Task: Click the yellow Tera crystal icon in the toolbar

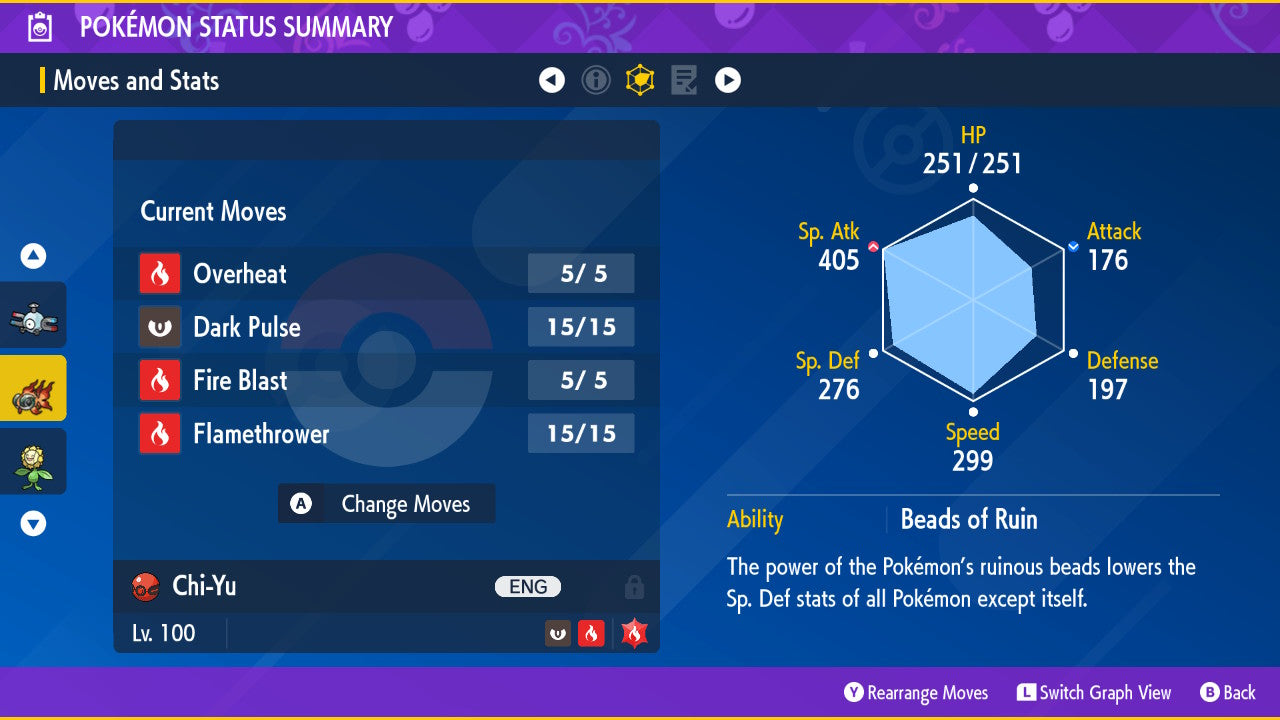Action: 640,80
